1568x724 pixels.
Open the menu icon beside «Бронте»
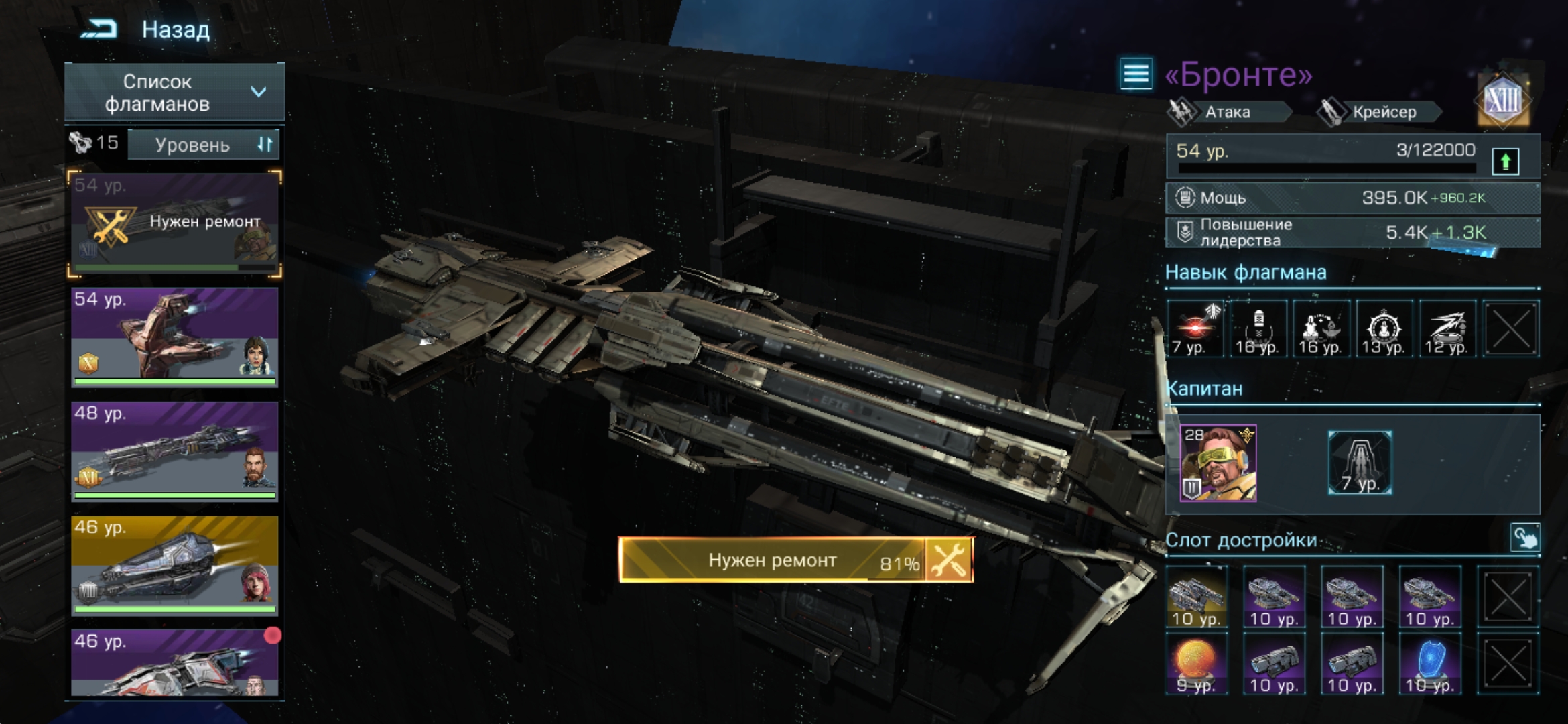point(1136,74)
